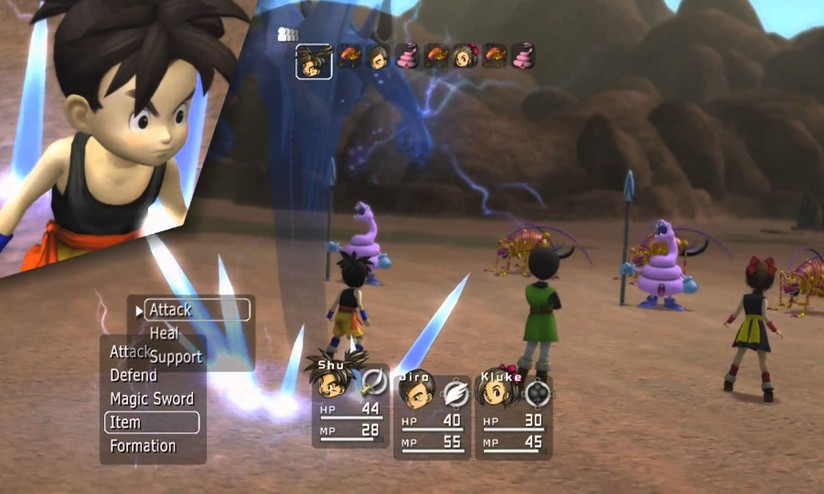Pick the Support submenu option

(176, 356)
